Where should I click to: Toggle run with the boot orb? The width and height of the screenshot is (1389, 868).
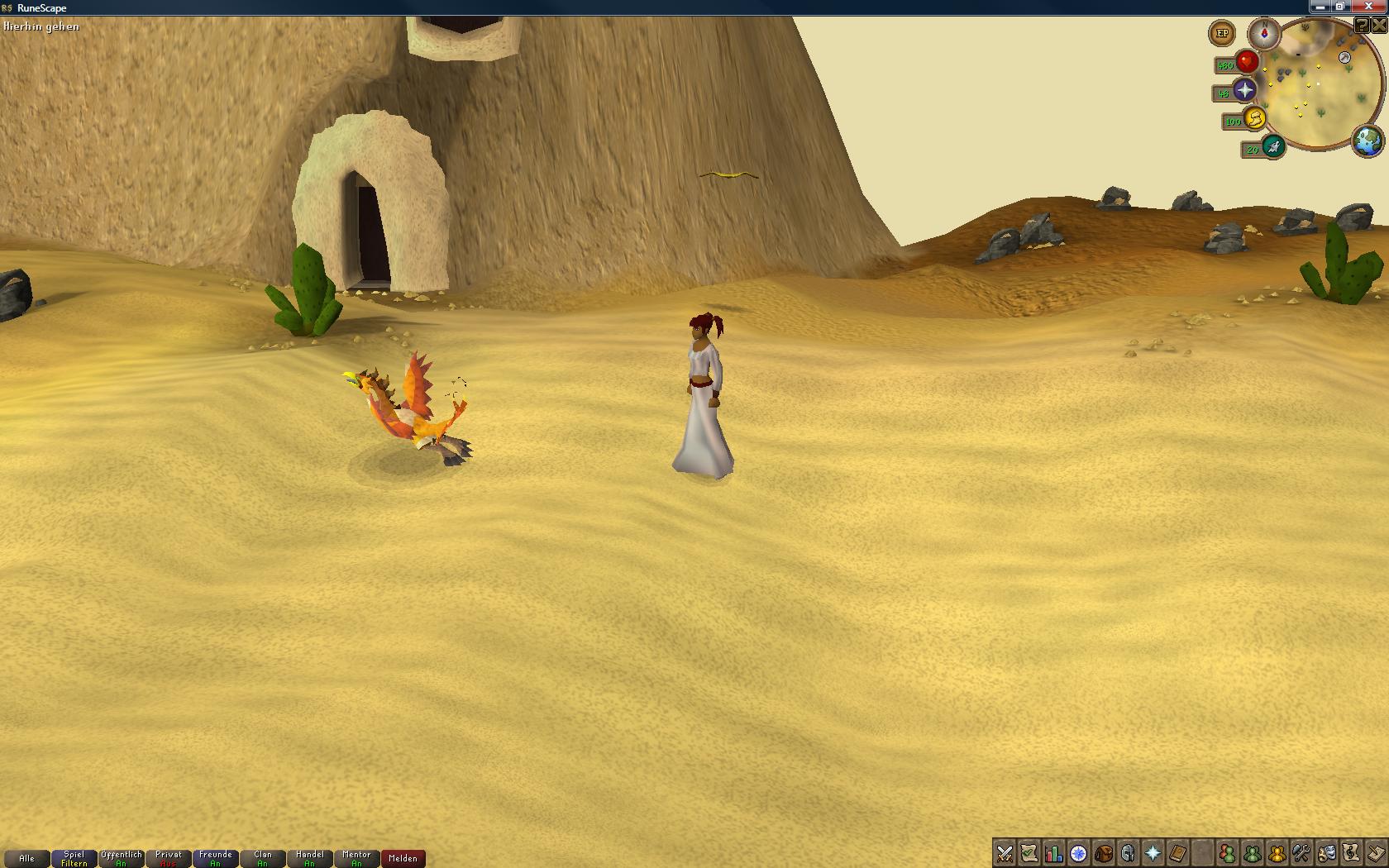1255,119
